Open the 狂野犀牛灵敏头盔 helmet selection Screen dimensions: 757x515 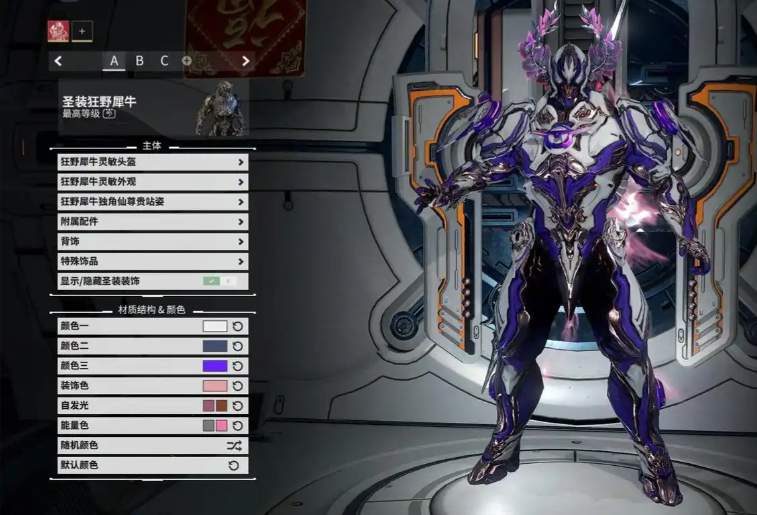tap(152, 162)
